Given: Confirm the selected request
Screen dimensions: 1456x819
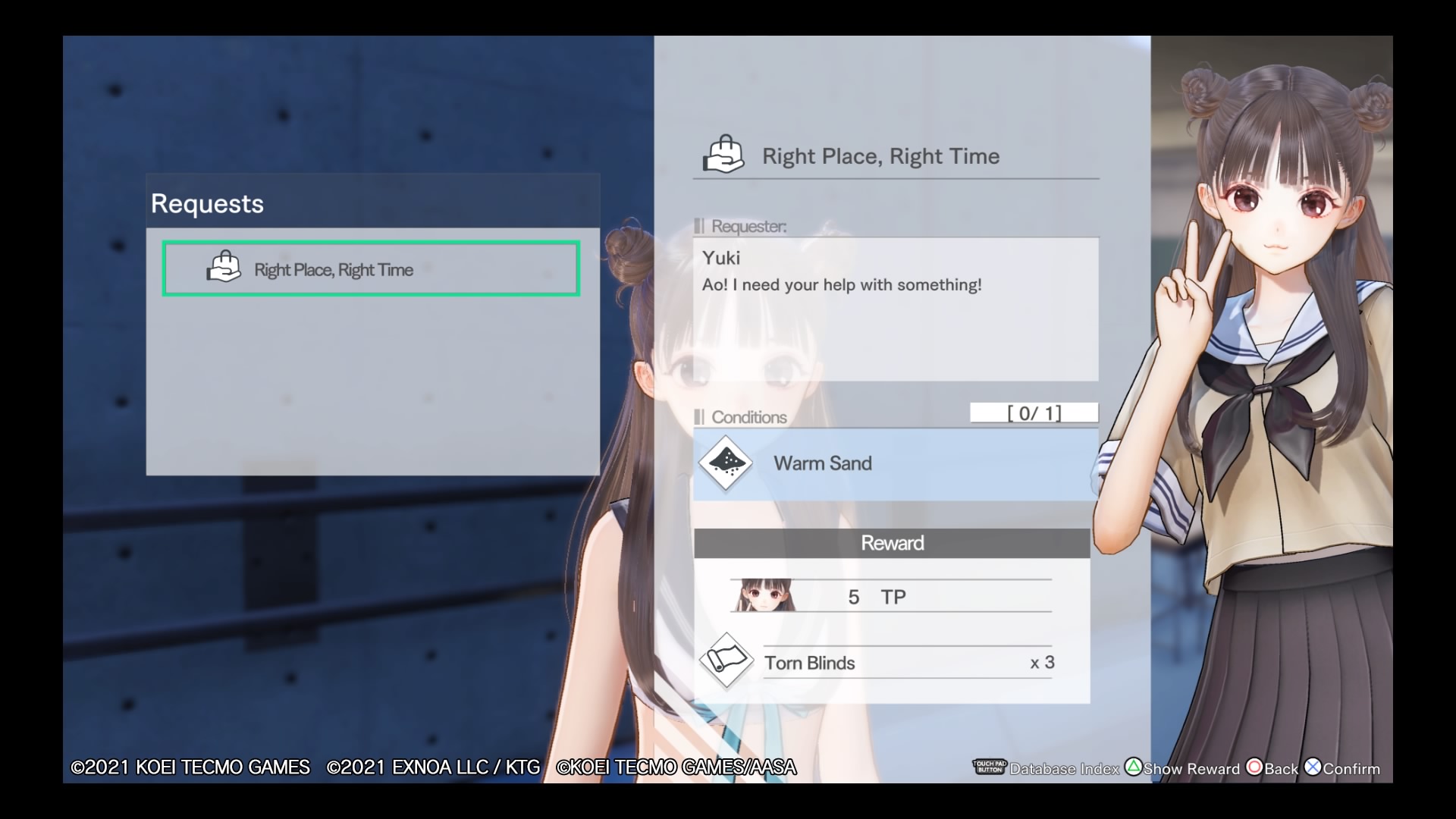Looking at the screenshot, I should coord(1342,768).
